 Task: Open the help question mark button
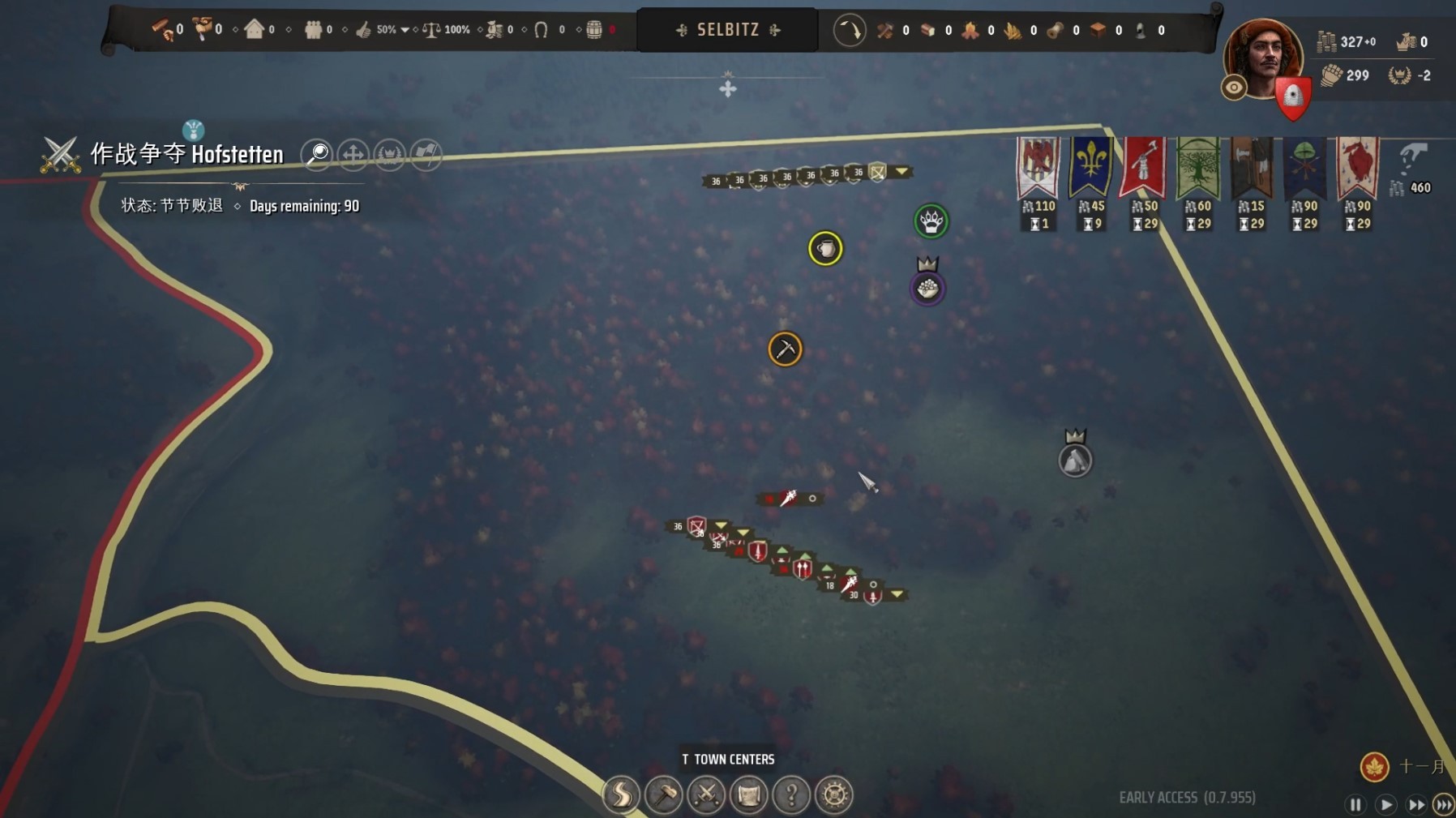(x=791, y=794)
